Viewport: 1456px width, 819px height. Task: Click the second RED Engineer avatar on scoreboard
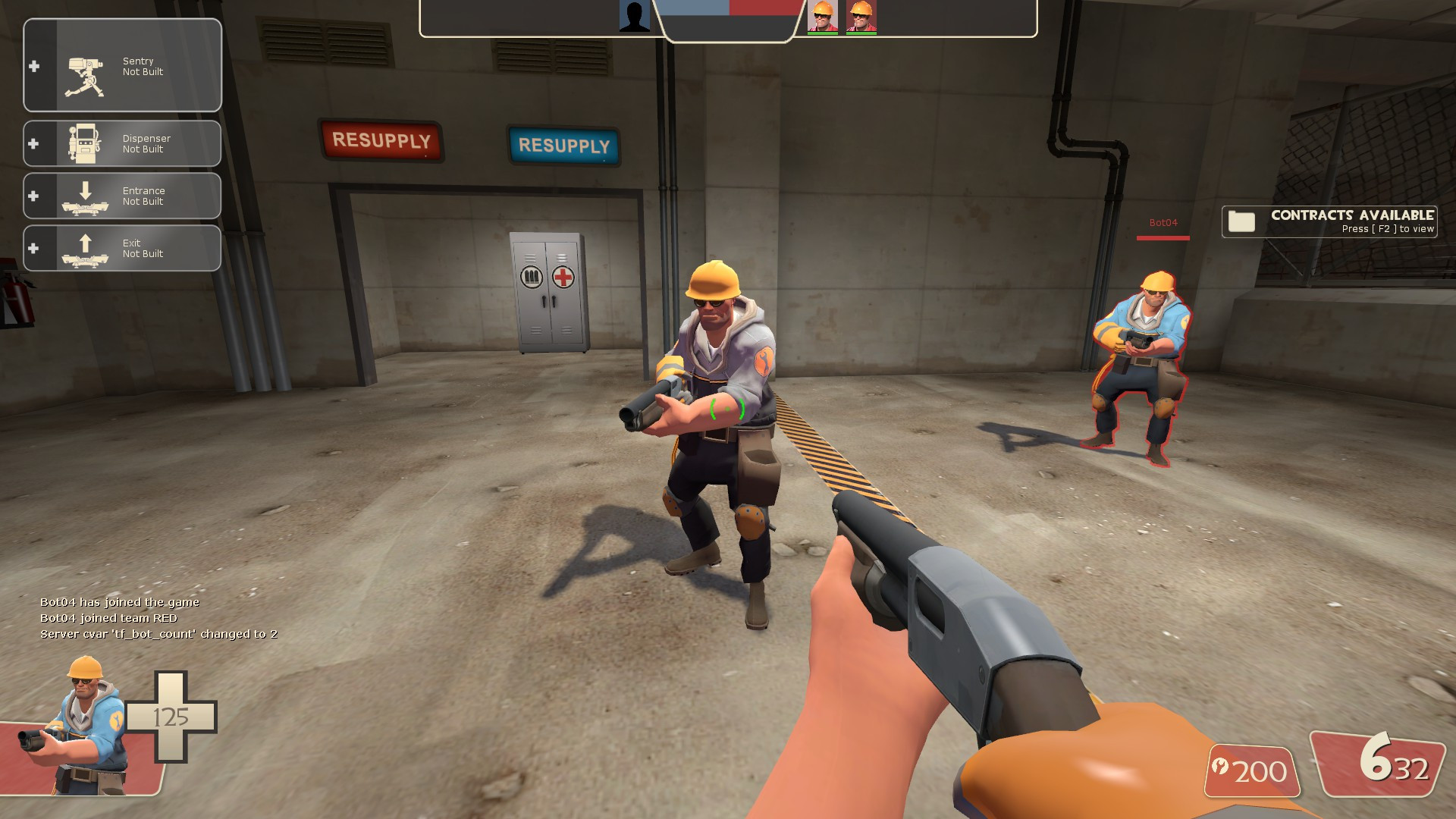point(863,18)
